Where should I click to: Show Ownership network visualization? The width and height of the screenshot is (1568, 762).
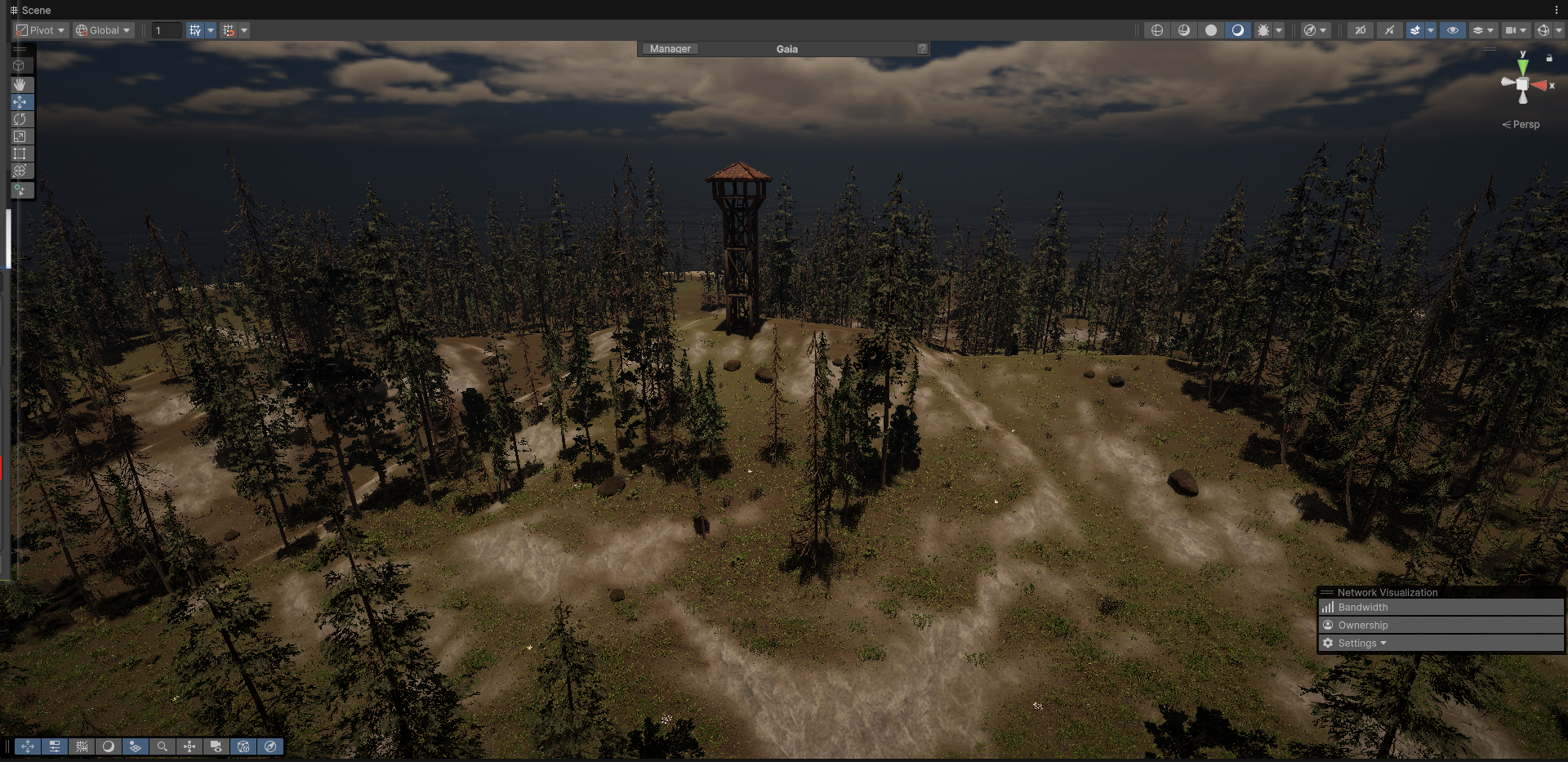(x=1362, y=626)
